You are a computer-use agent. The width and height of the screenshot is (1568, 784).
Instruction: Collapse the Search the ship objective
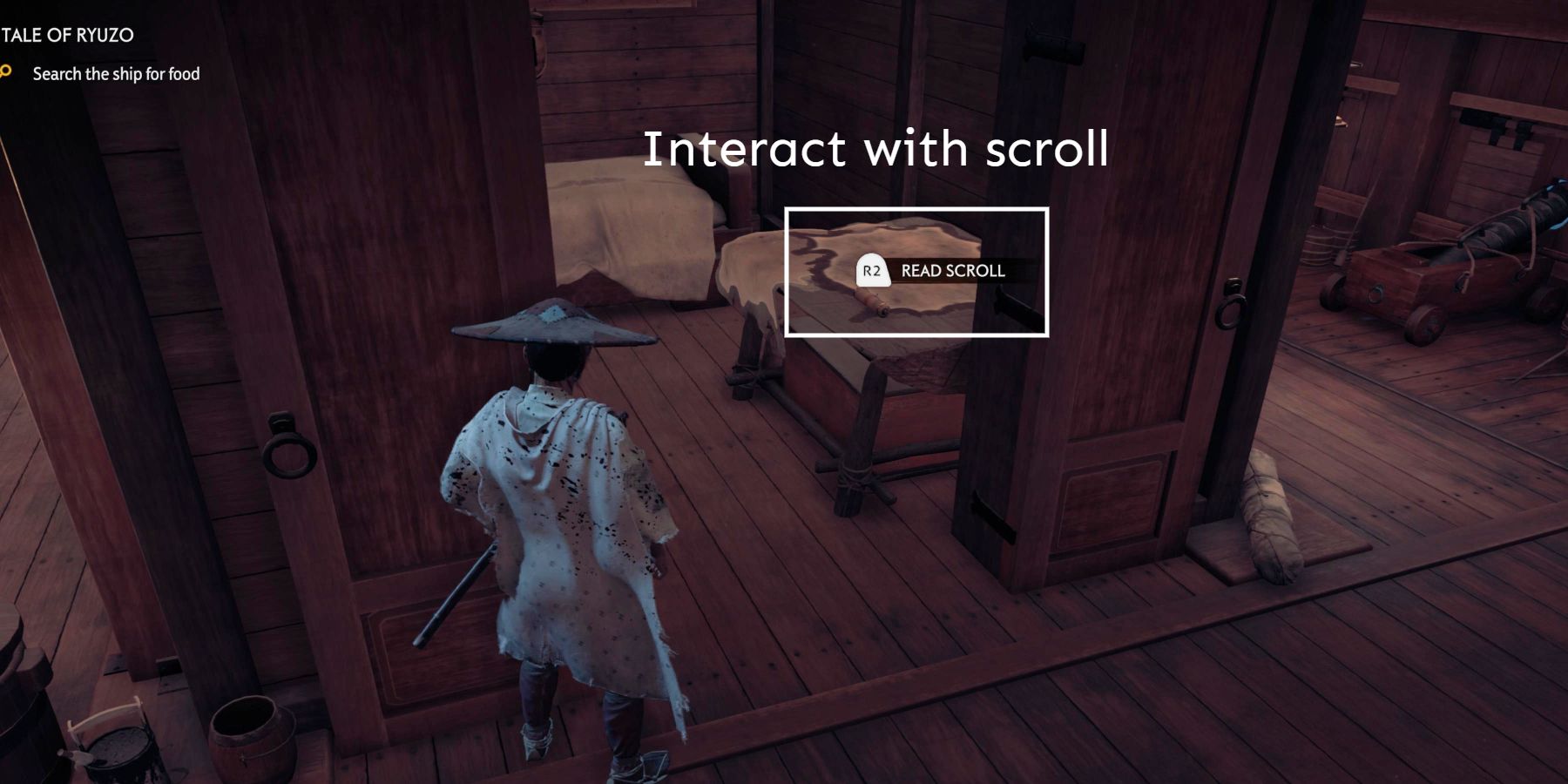(x=116, y=74)
